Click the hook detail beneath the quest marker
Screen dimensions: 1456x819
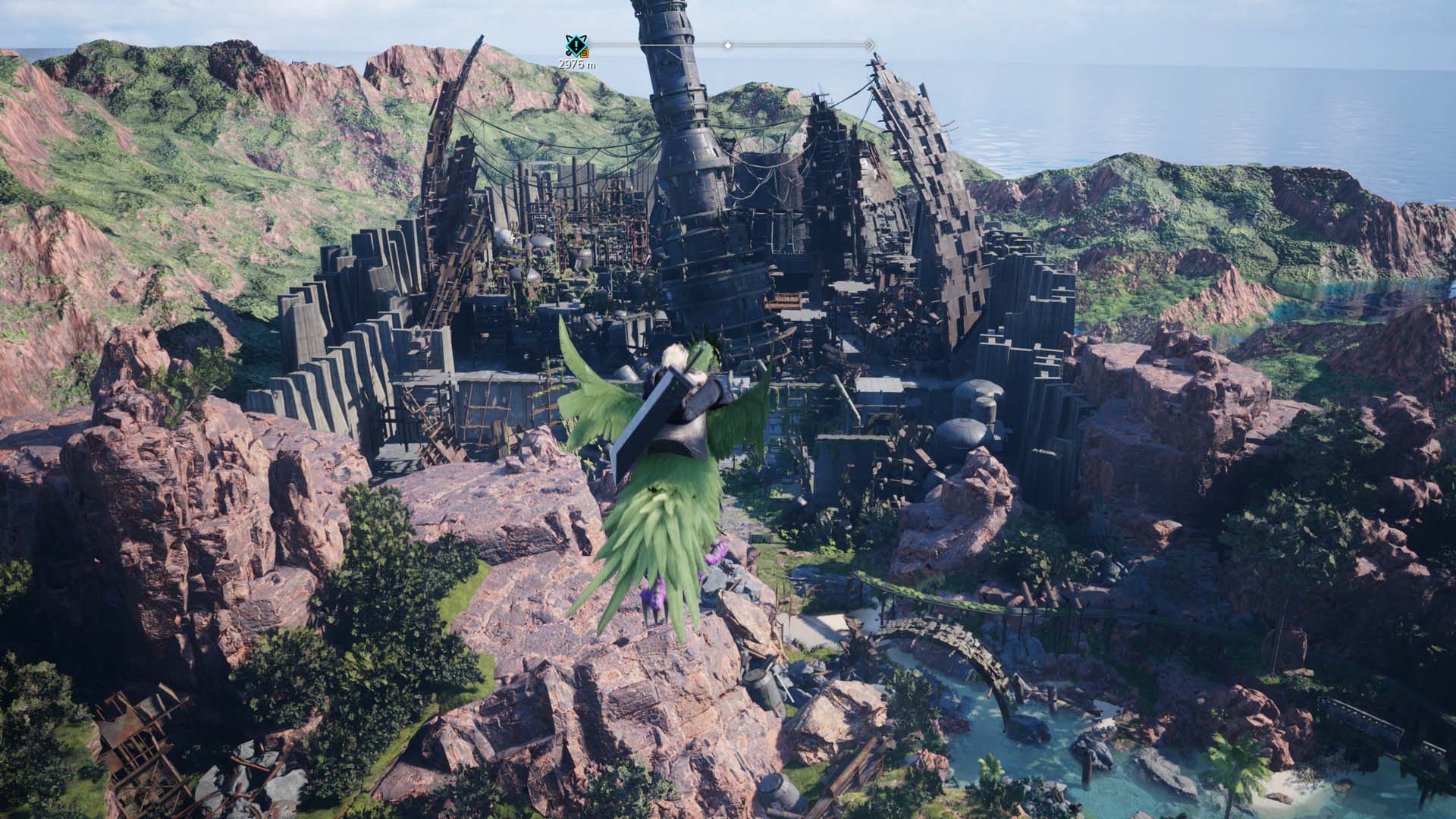568,53
